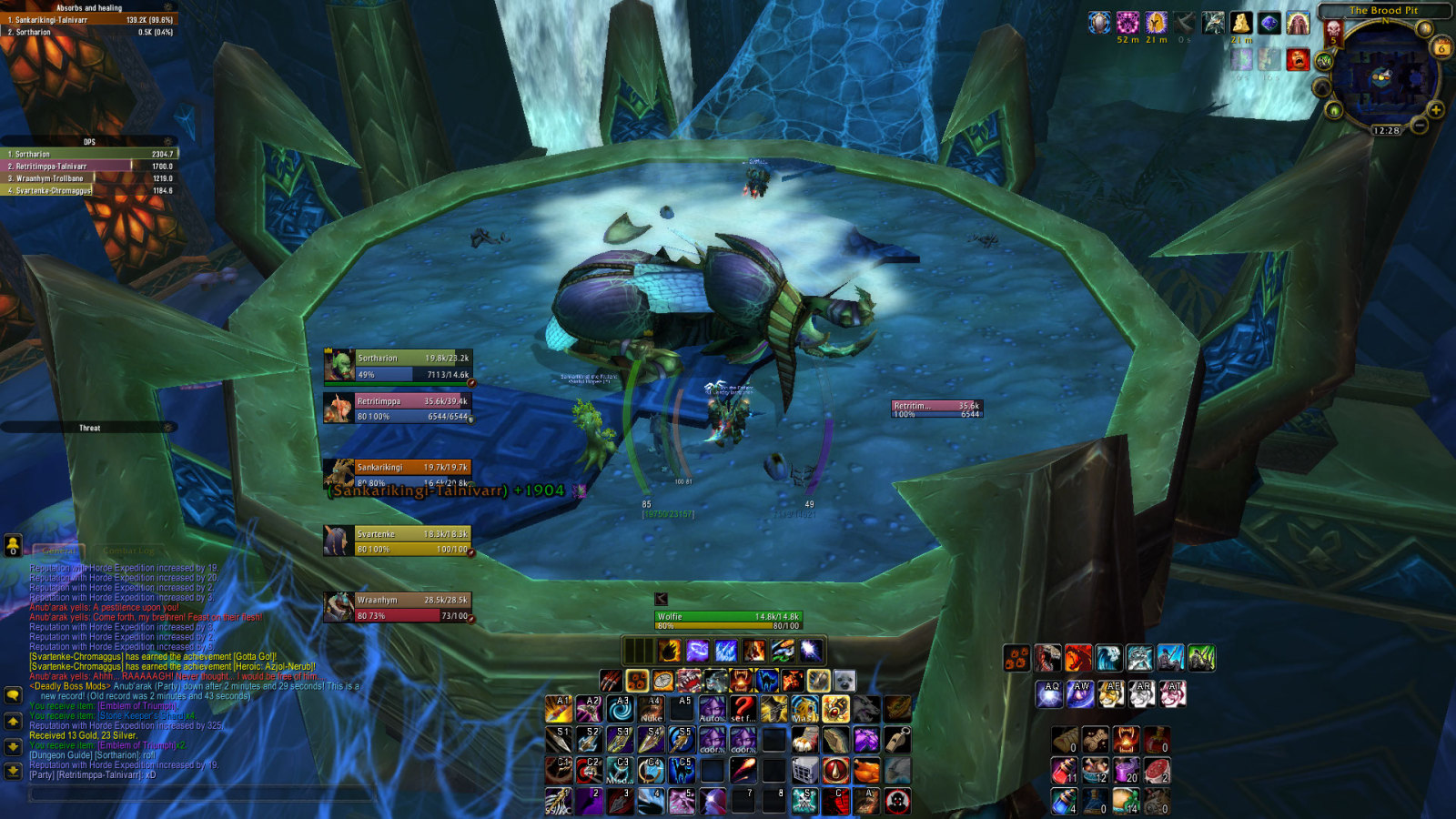Click the red question mark macro
Screen dimensions: 1456x819
click(743, 709)
